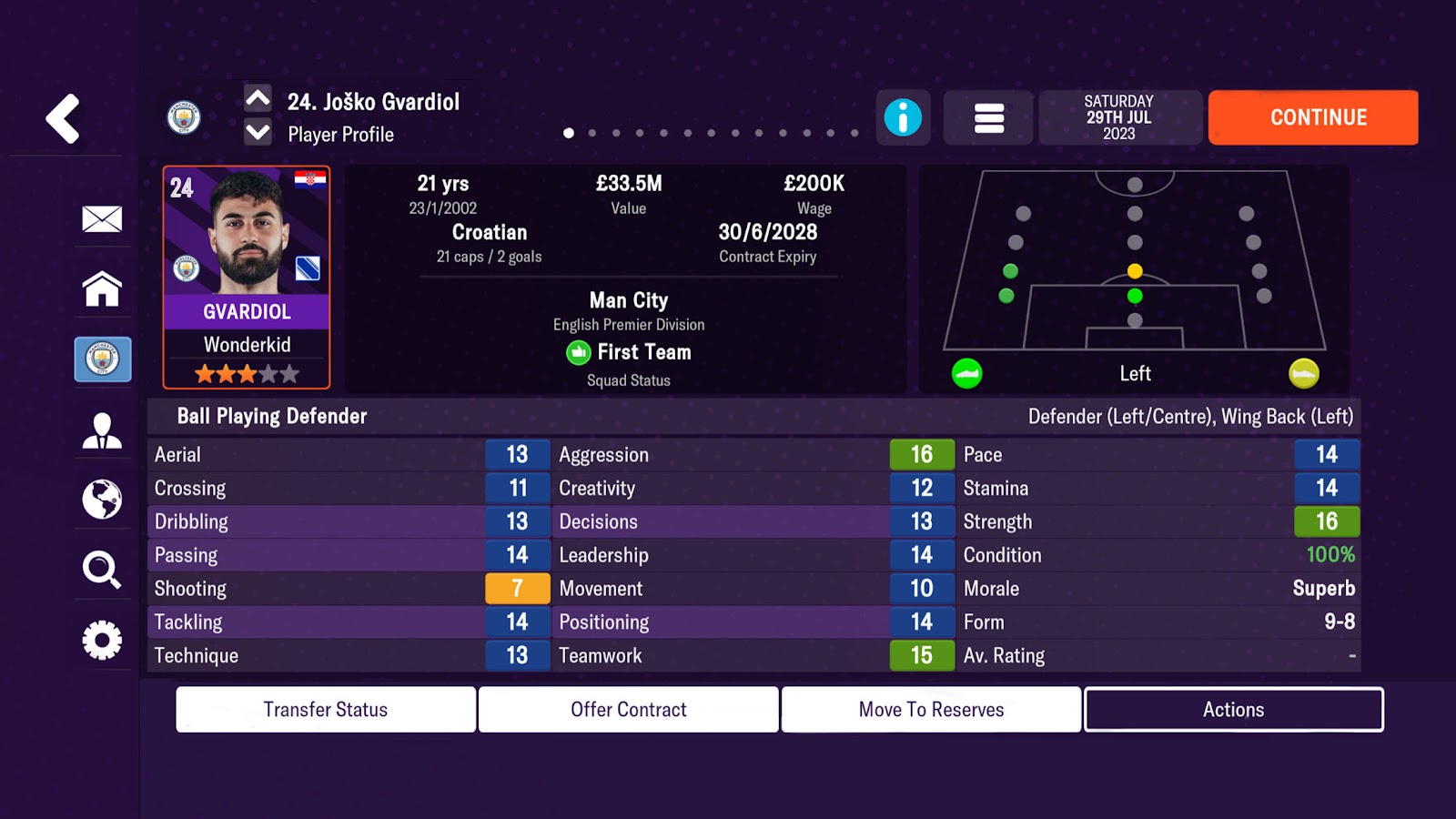Switch to next player with down arrow
The image size is (1456, 819).
[258, 134]
